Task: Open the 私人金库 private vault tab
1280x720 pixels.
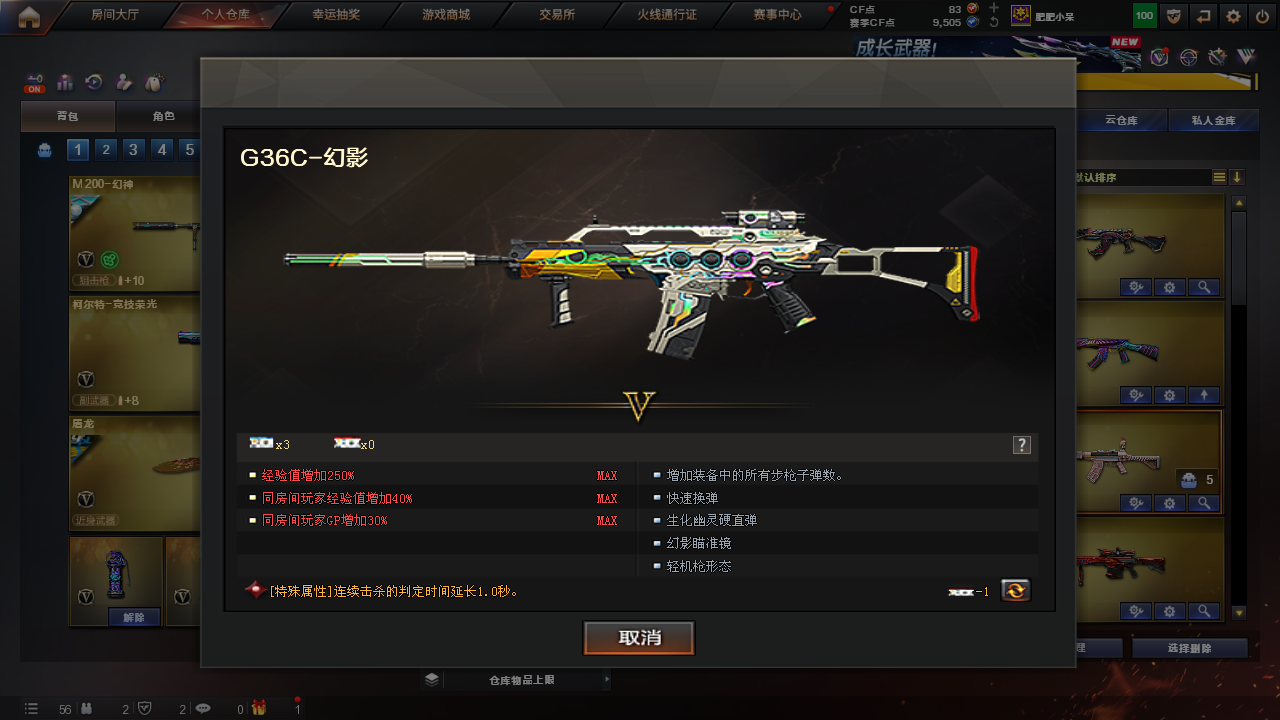Action: coord(1213,121)
